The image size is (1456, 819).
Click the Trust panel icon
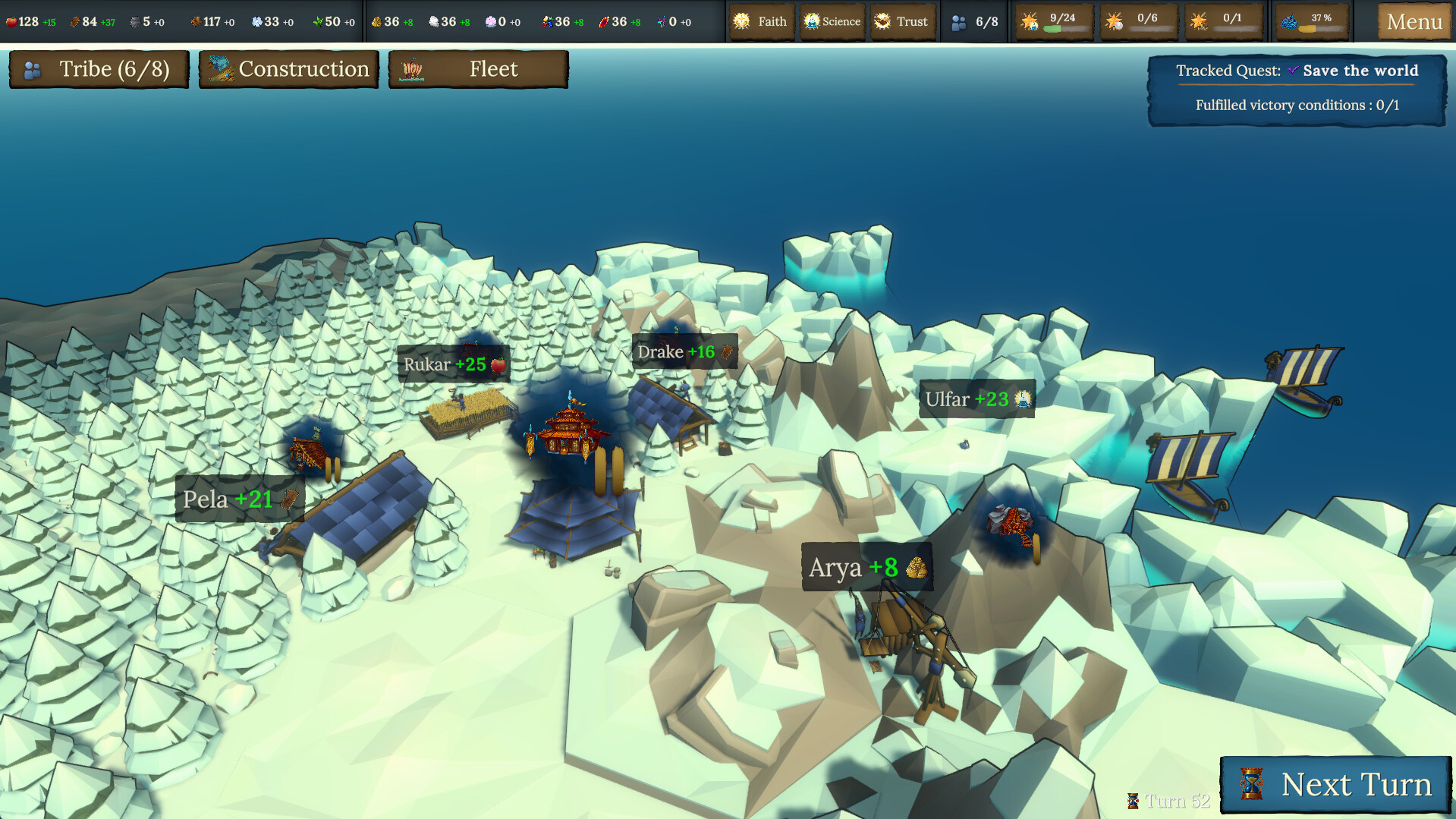click(x=882, y=21)
